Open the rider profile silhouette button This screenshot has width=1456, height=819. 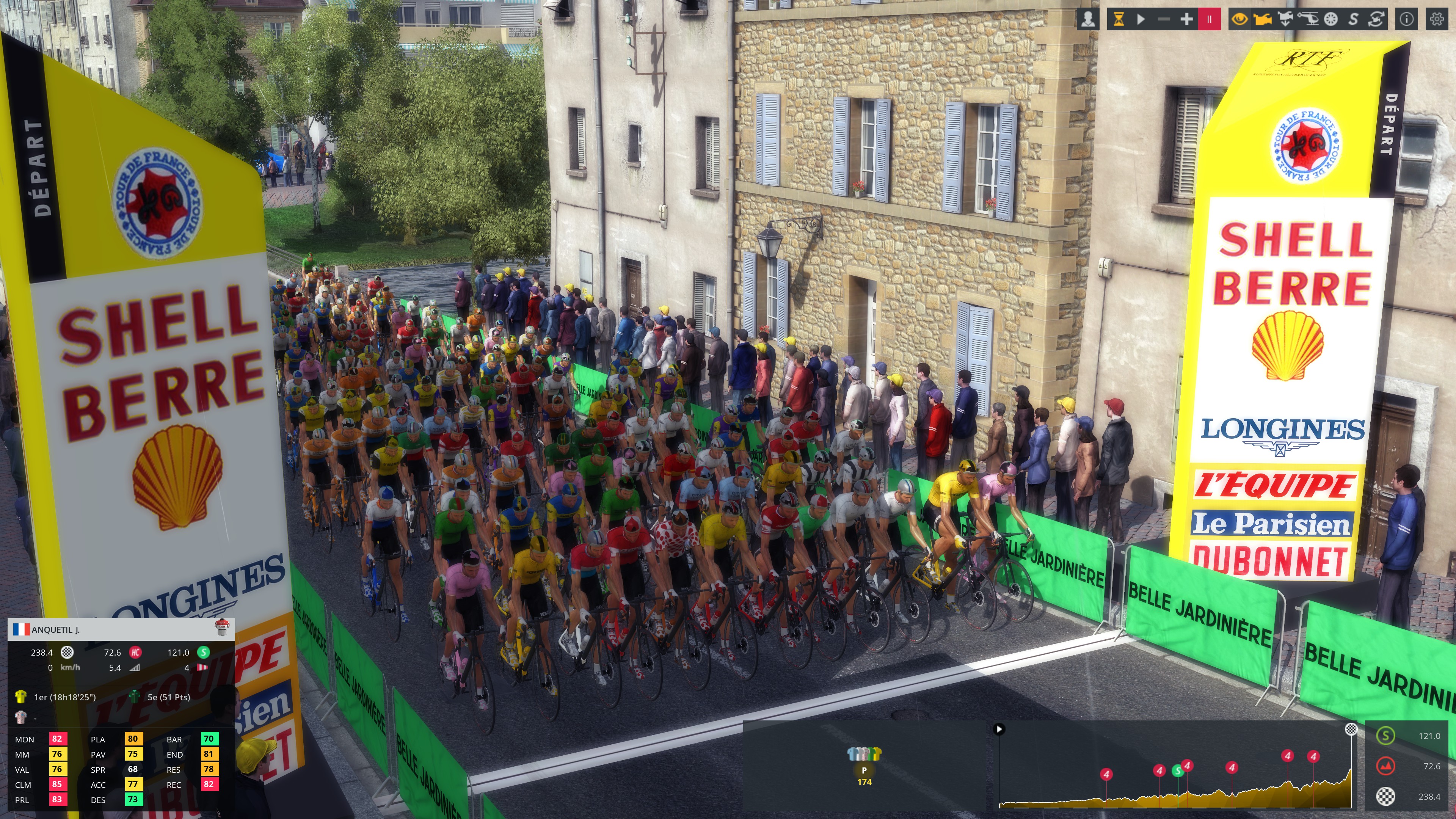click(1088, 20)
